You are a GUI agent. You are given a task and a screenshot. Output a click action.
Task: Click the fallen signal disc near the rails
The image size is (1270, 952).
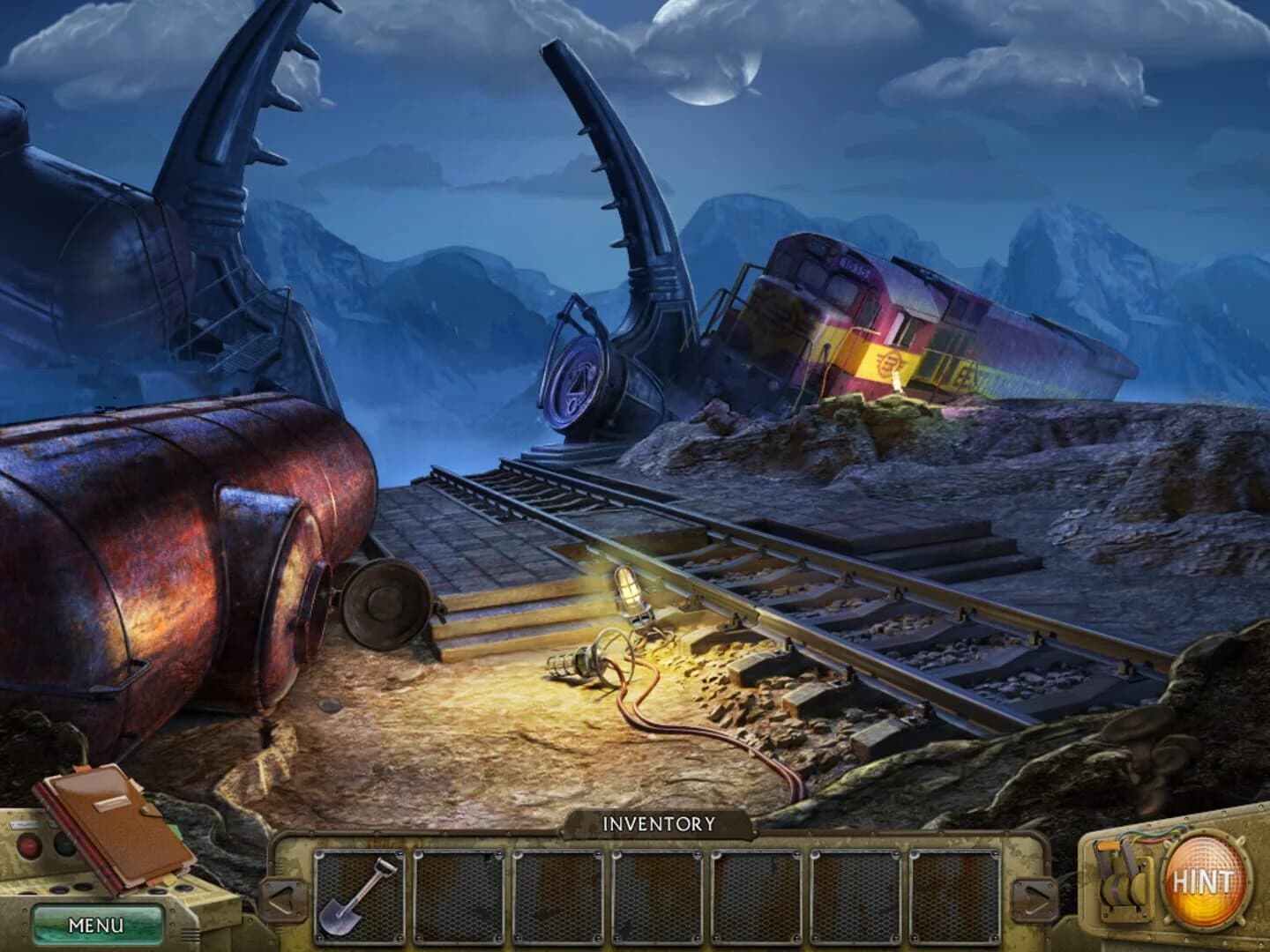pos(575,381)
